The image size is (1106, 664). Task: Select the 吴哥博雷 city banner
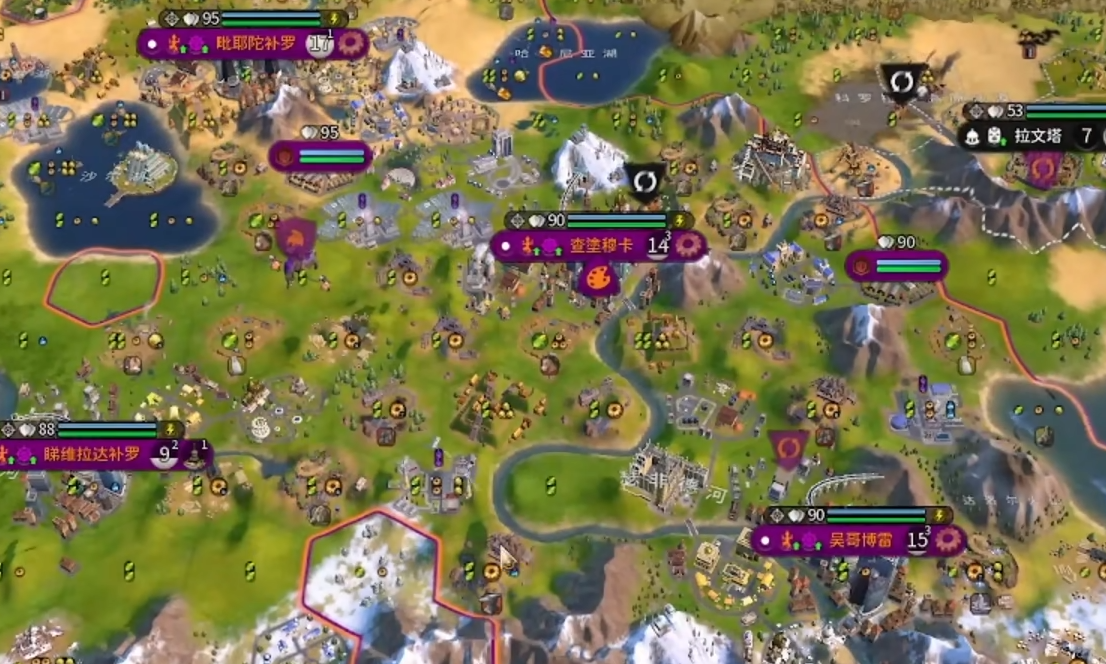pyautogui.click(x=845, y=540)
